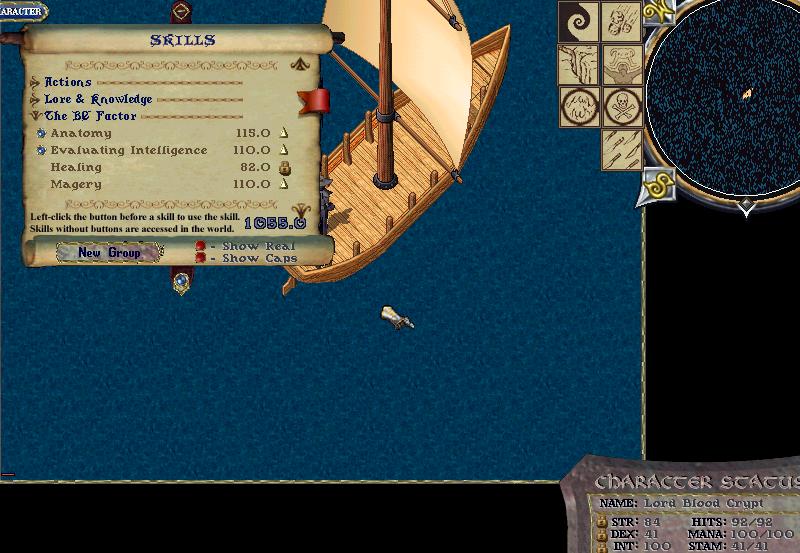Use the Evaluating Intelligence skill button
The image size is (800, 553).
pyautogui.click(x=41, y=150)
